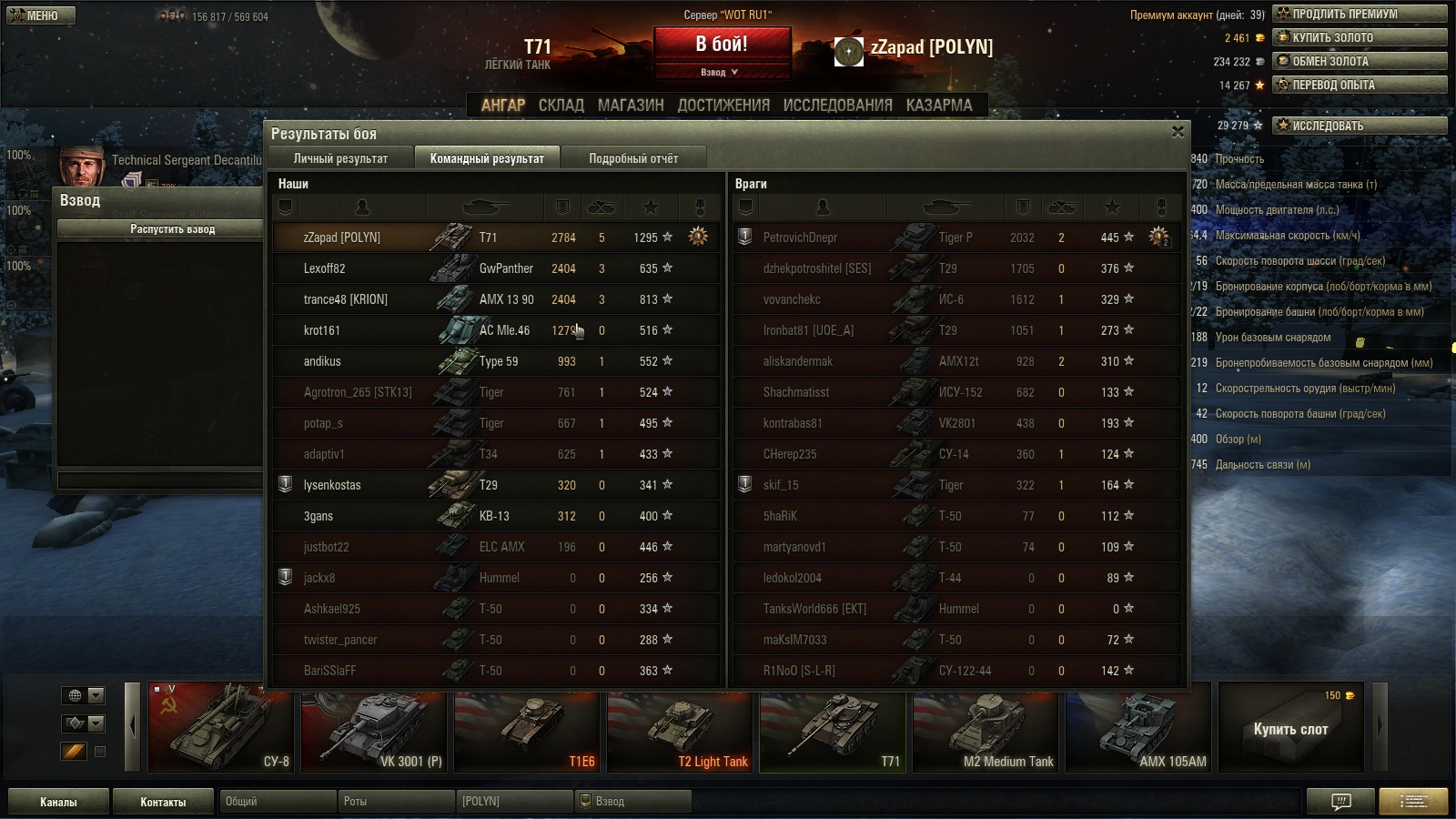Image resolution: width=1456 pixels, height=819 pixels.
Task: Click Перевод опыта button
Action: click(x=1360, y=85)
